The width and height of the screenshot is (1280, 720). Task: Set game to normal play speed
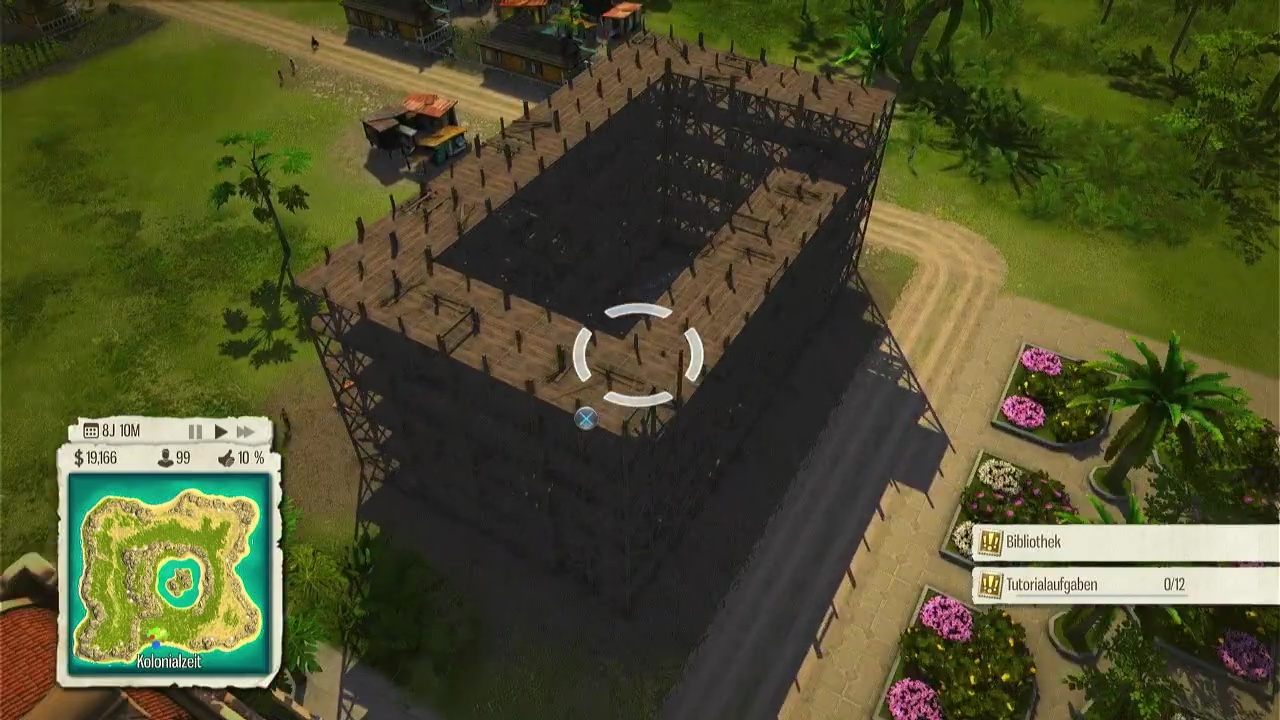220,432
